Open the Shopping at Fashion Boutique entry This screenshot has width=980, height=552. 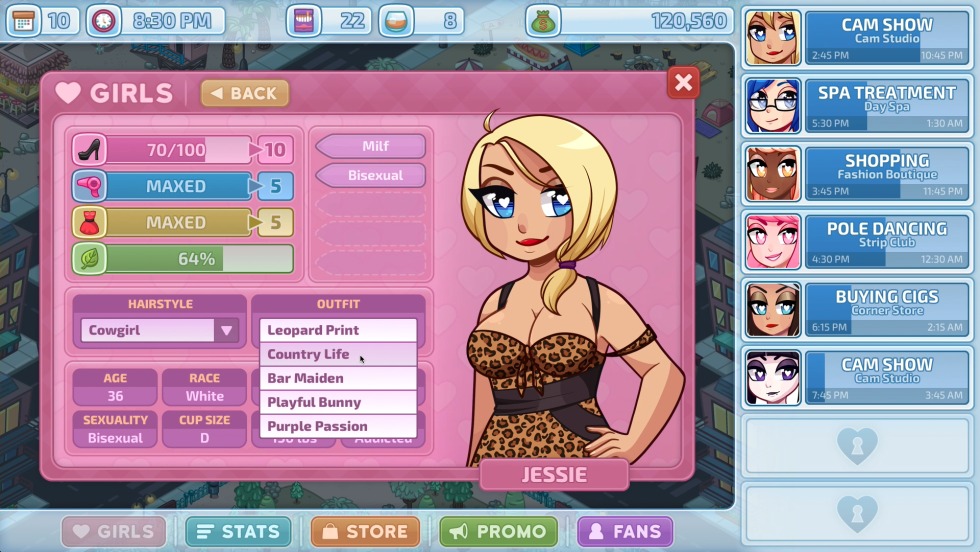(856, 174)
